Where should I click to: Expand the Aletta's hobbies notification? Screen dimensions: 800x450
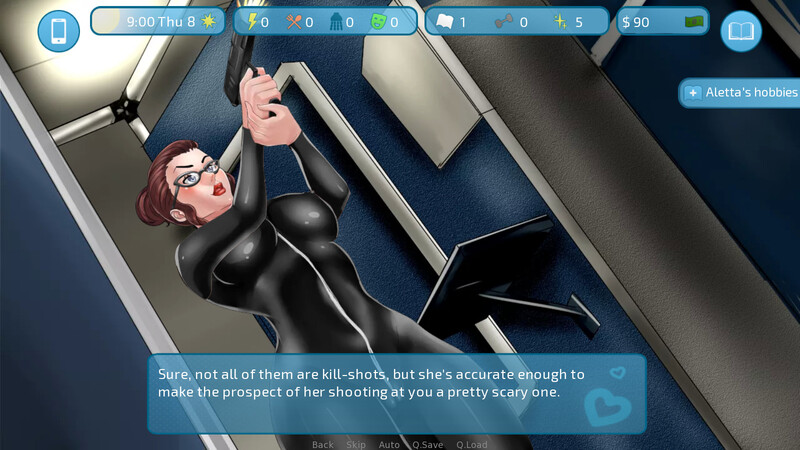(740, 93)
